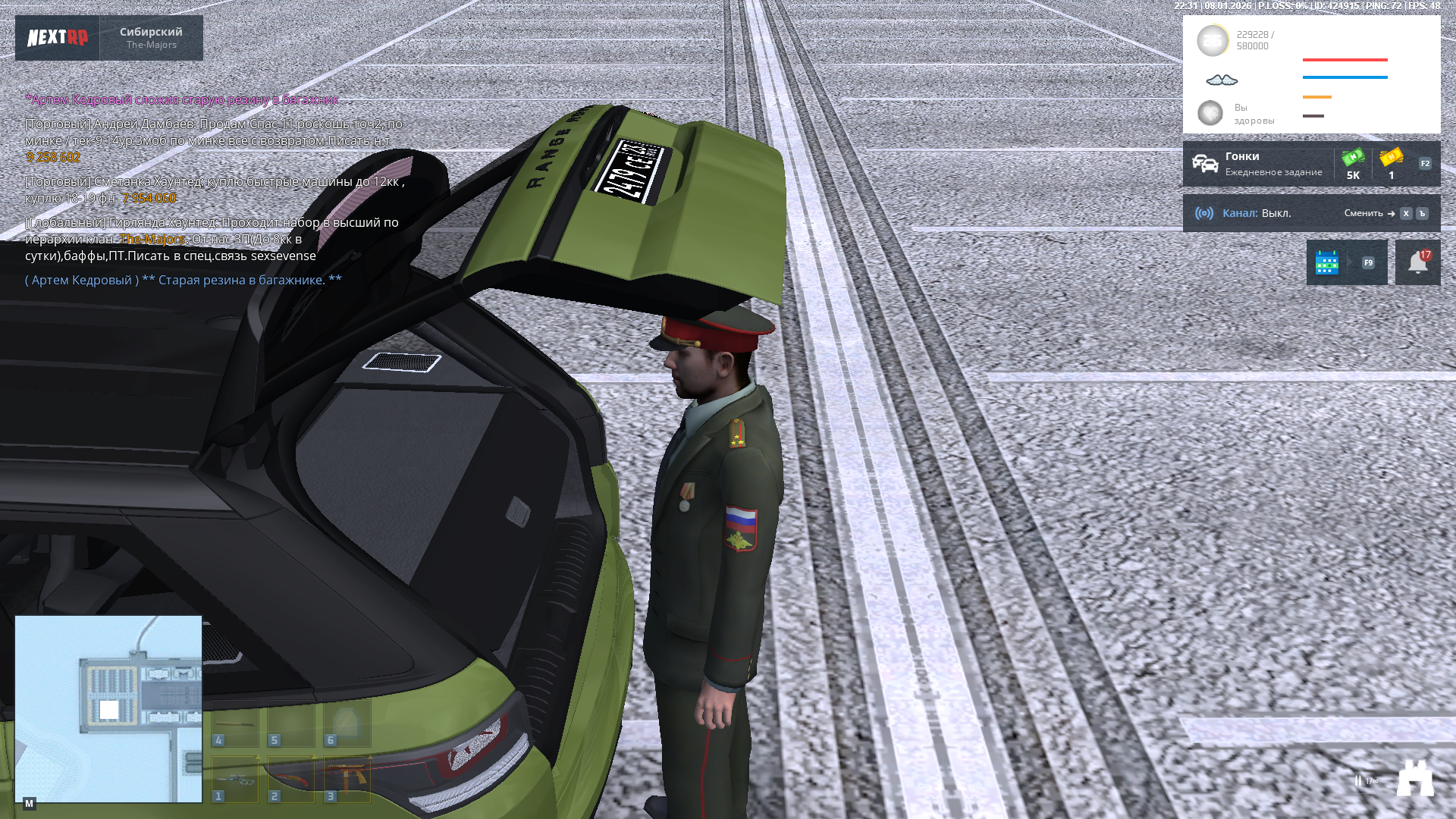
Task: Select the sniper rifle in slot 1
Action: pos(235,779)
